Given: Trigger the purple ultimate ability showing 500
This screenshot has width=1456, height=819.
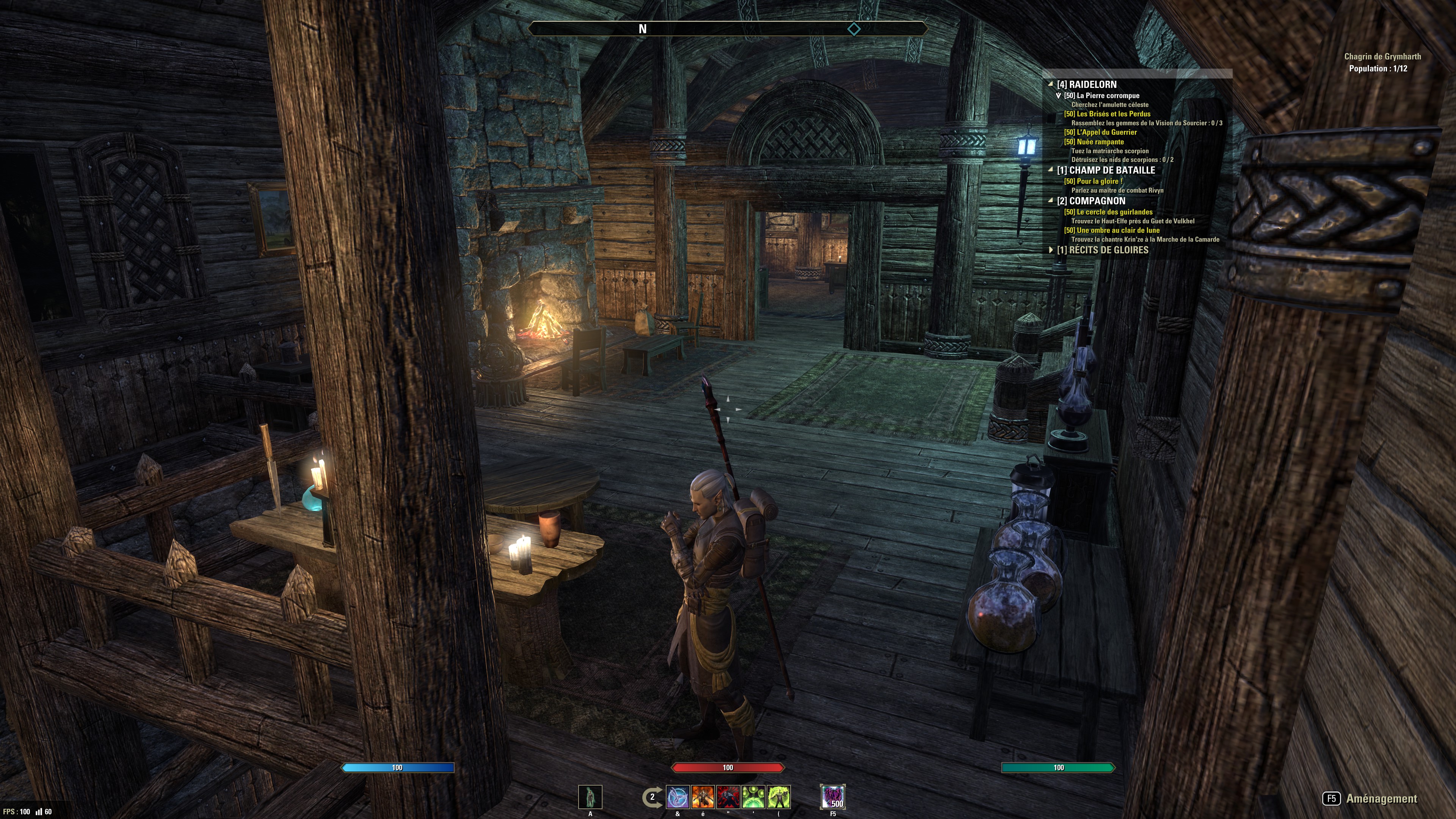Looking at the screenshot, I should pyautogui.click(x=833, y=797).
